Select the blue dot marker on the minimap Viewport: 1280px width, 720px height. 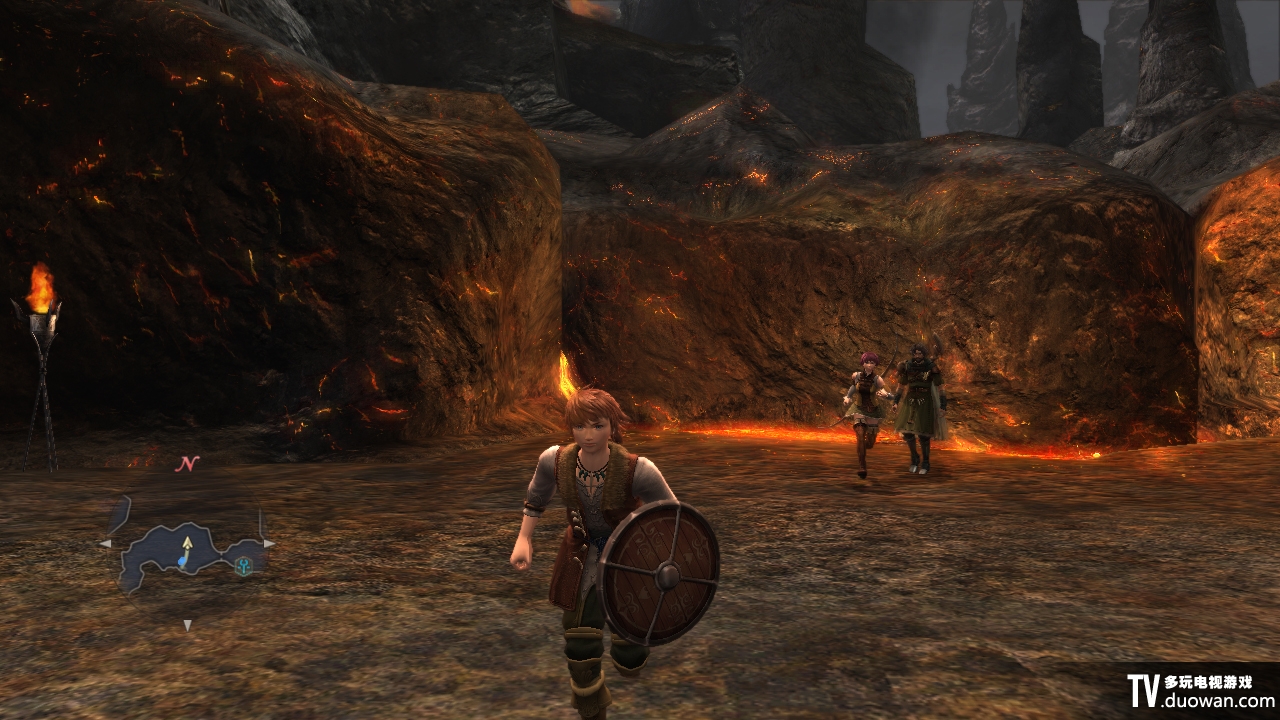pyautogui.click(x=183, y=563)
